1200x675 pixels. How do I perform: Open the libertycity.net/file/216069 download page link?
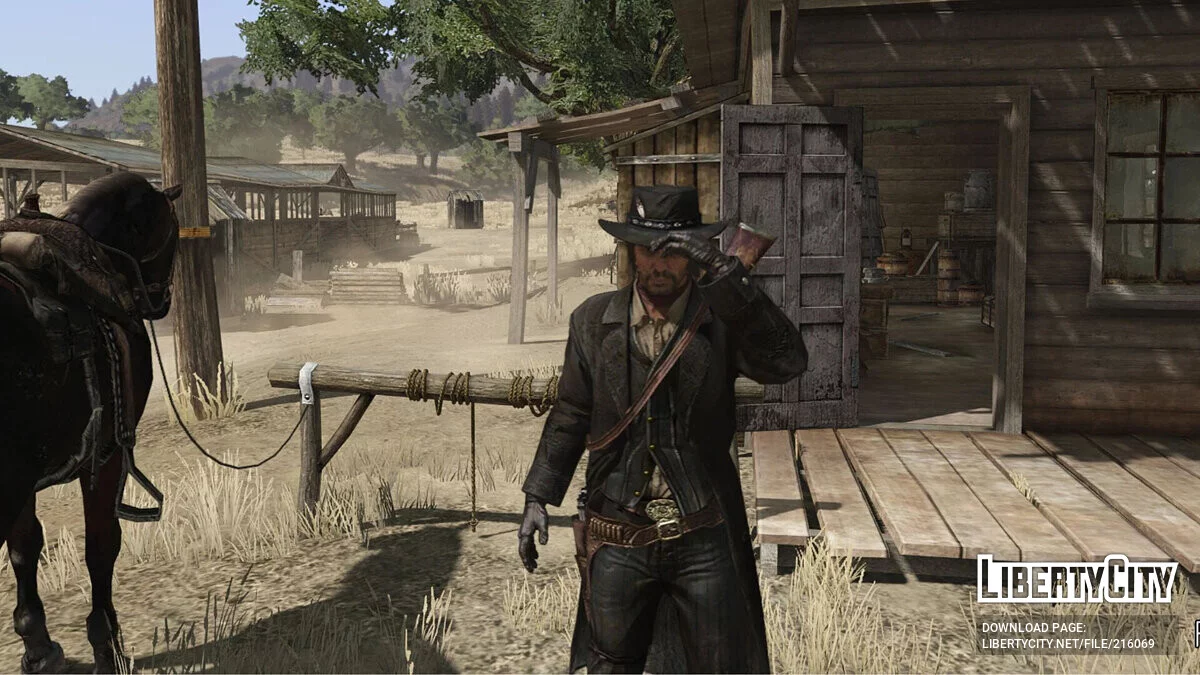tap(1067, 643)
